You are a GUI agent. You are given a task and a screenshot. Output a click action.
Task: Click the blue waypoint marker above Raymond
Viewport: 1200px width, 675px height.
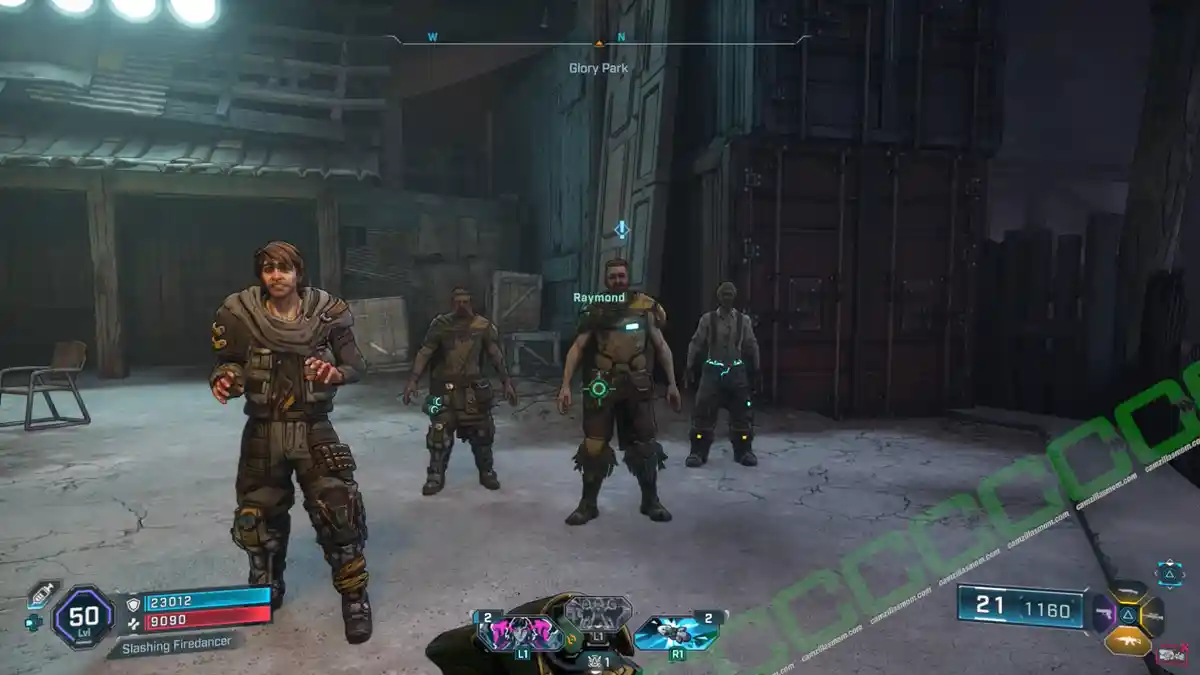(x=621, y=230)
